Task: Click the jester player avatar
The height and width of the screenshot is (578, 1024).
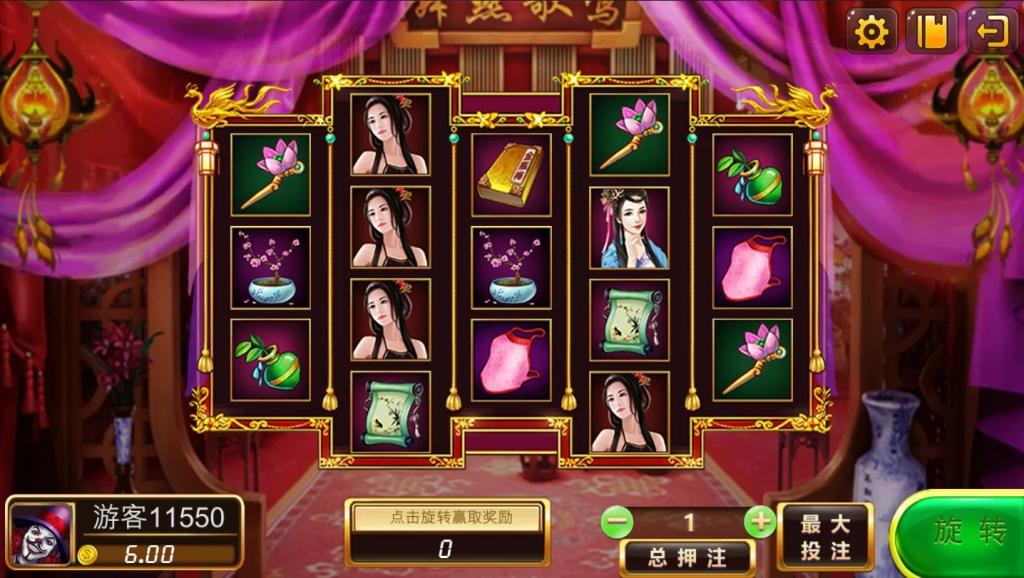Action: point(41,533)
